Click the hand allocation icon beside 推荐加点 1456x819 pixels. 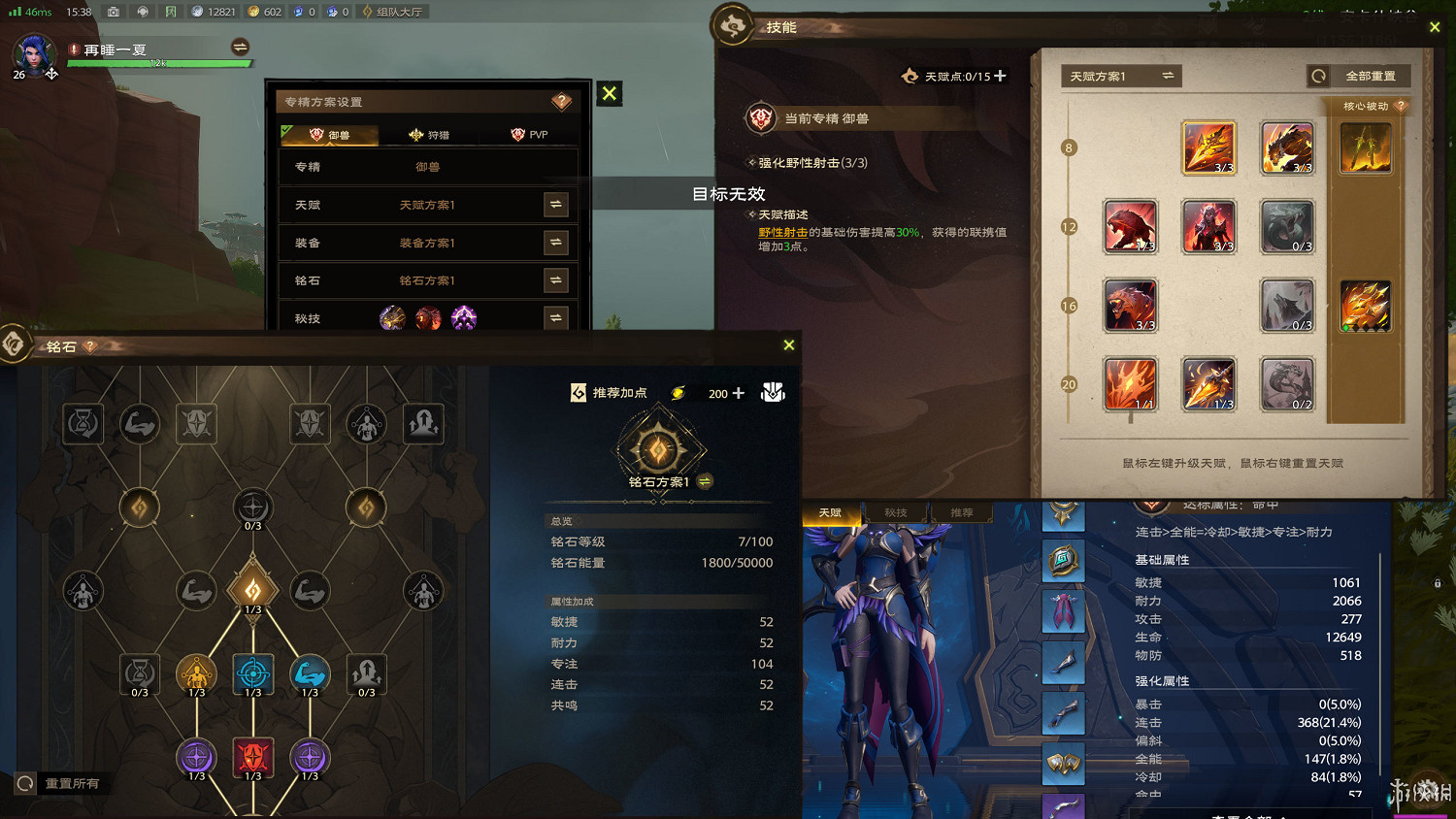pyautogui.click(x=773, y=392)
